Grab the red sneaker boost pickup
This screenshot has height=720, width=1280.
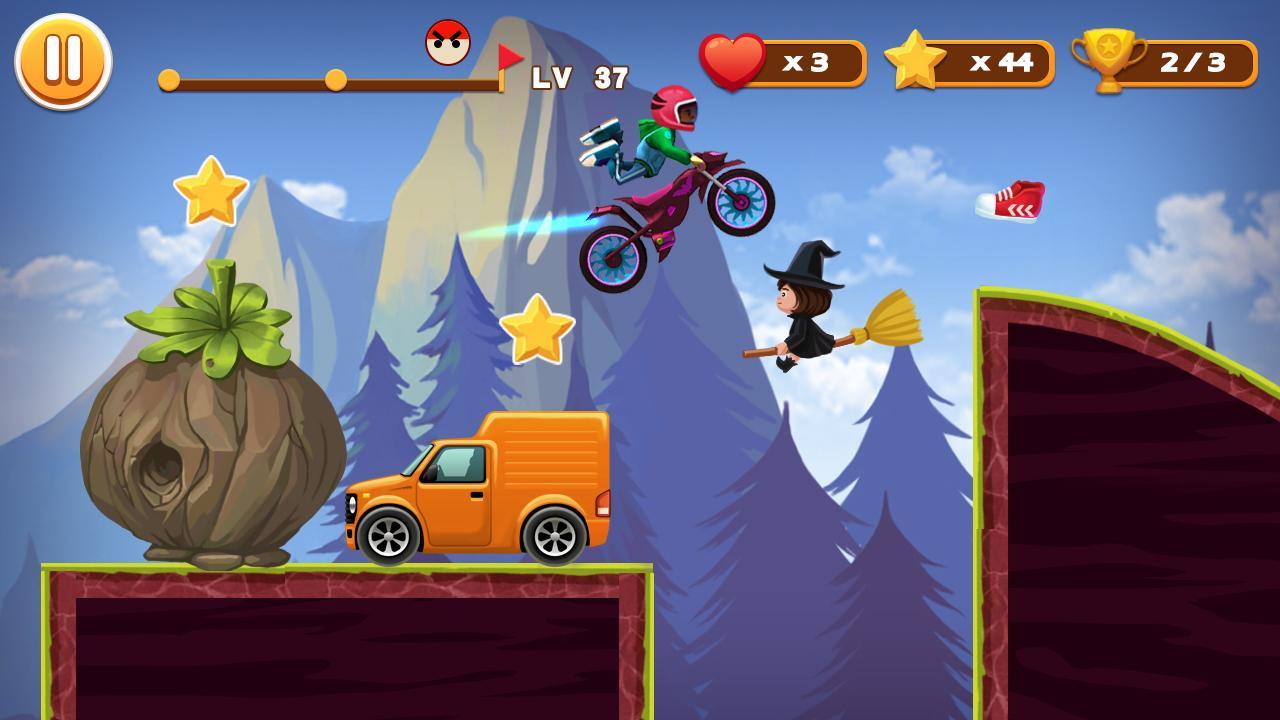[x=1010, y=201]
